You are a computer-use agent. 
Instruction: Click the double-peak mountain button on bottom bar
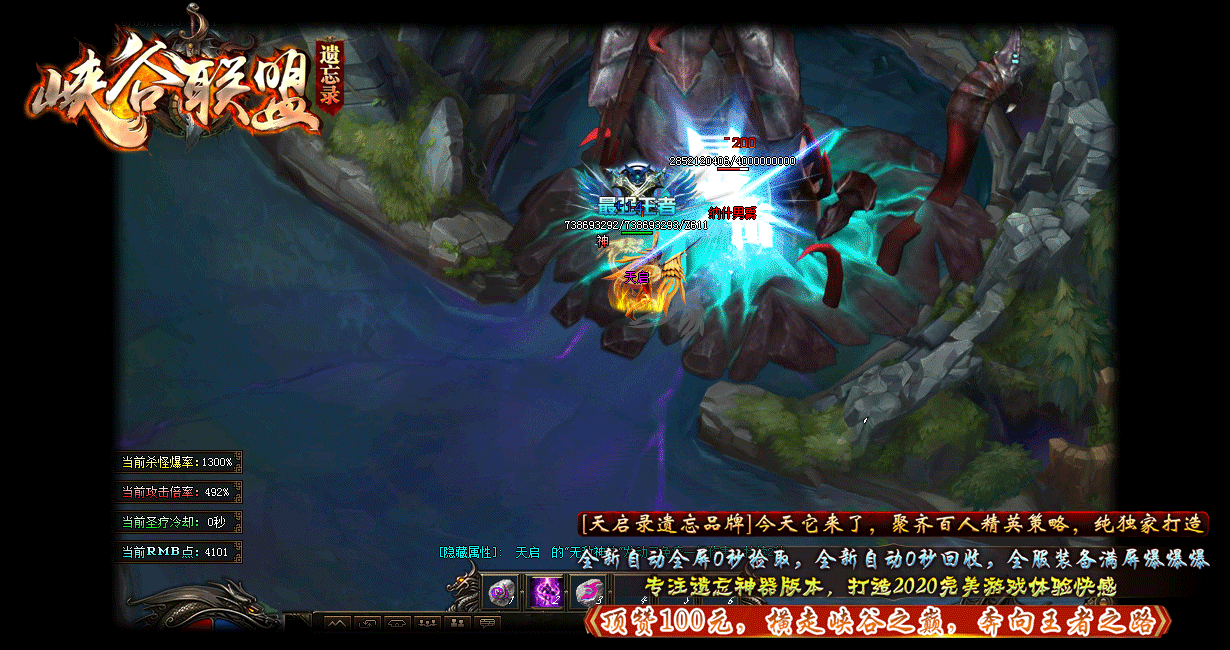click(337, 624)
